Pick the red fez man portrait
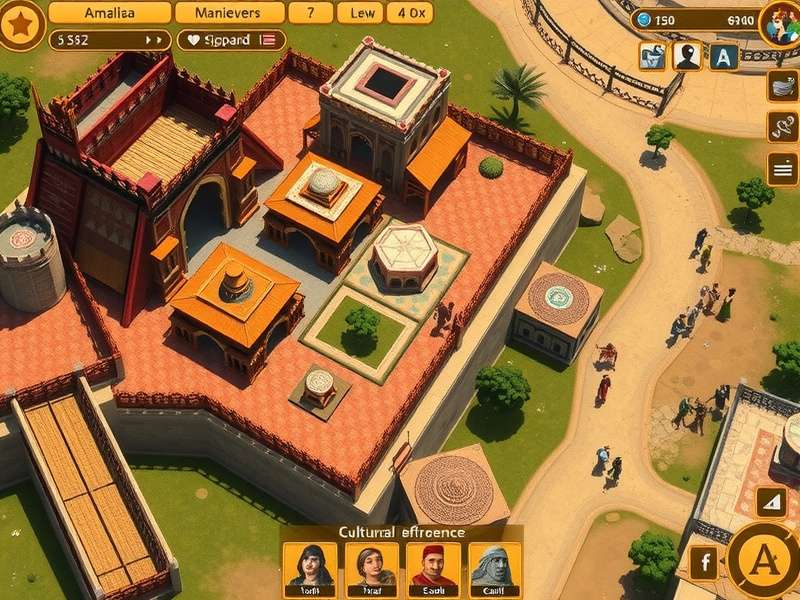The image size is (800, 600). click(x=434, y=567)
